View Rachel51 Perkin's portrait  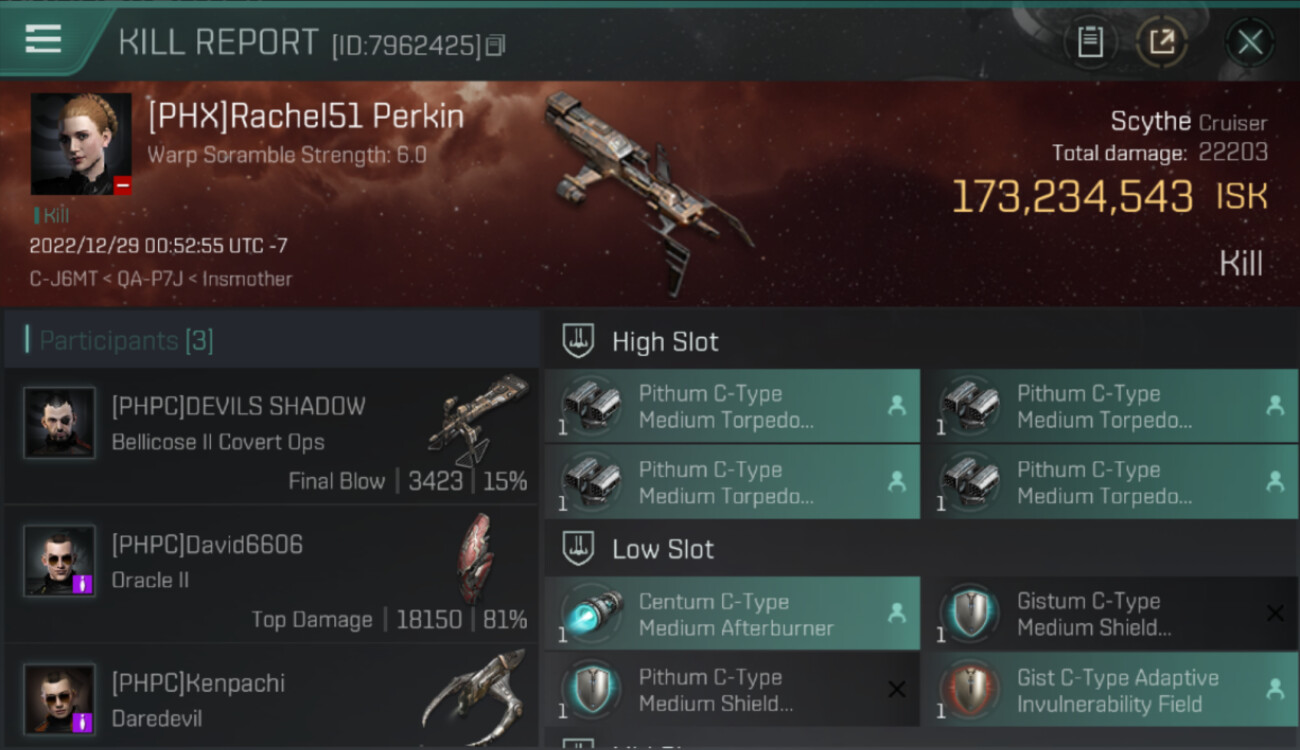(81, 144)
